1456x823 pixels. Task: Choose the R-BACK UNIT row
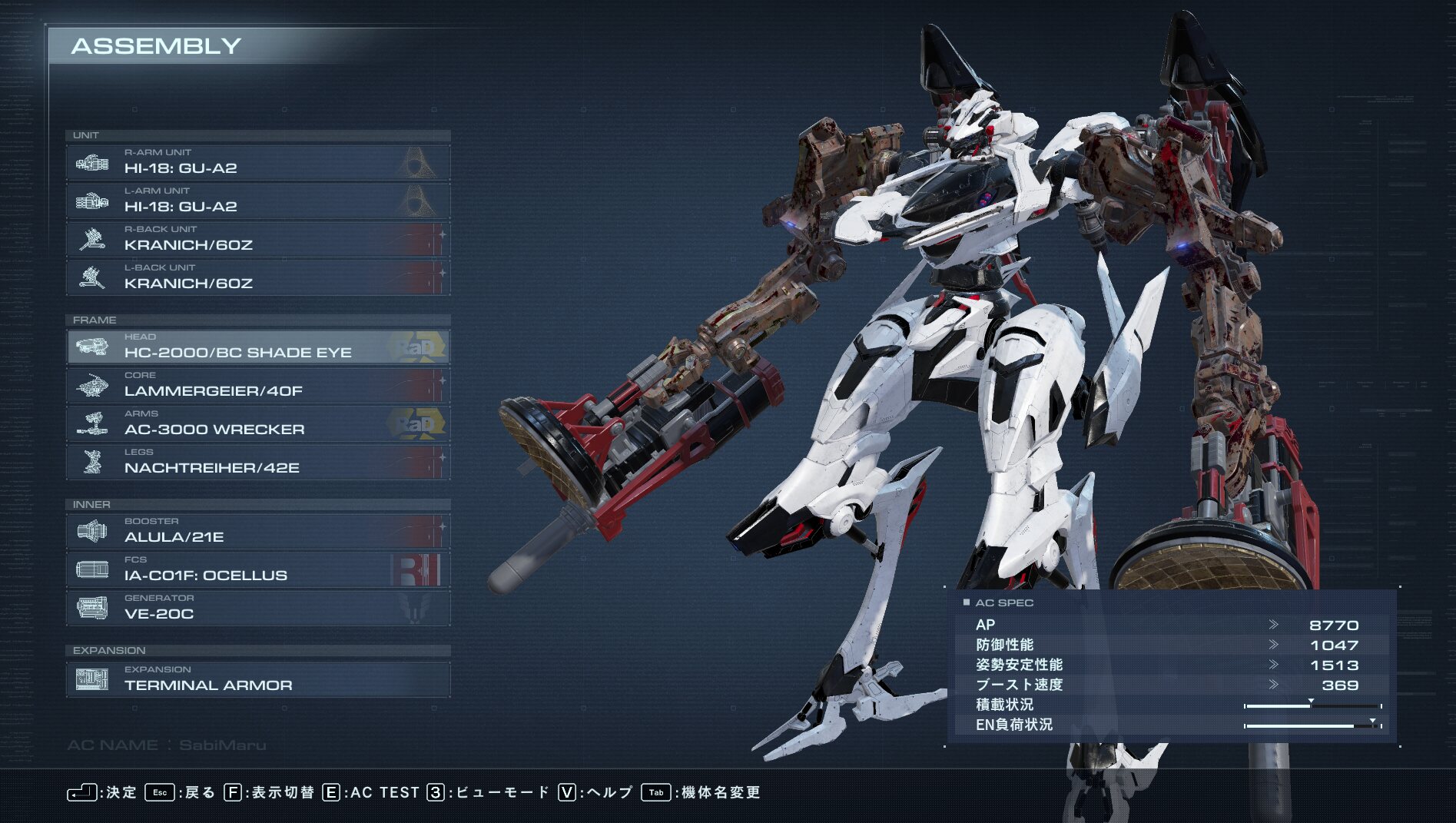point(257,239)
